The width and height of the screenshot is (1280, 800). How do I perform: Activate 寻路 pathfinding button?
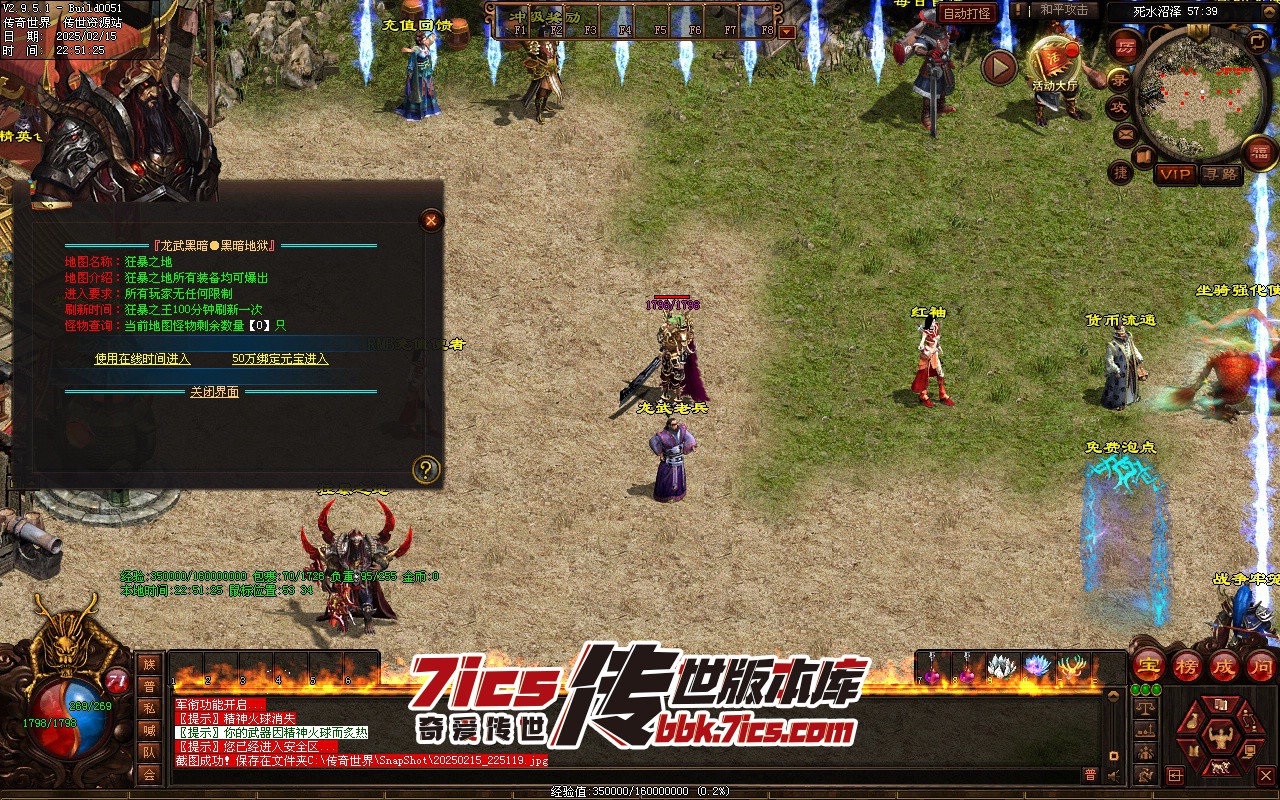[1219, 174]
